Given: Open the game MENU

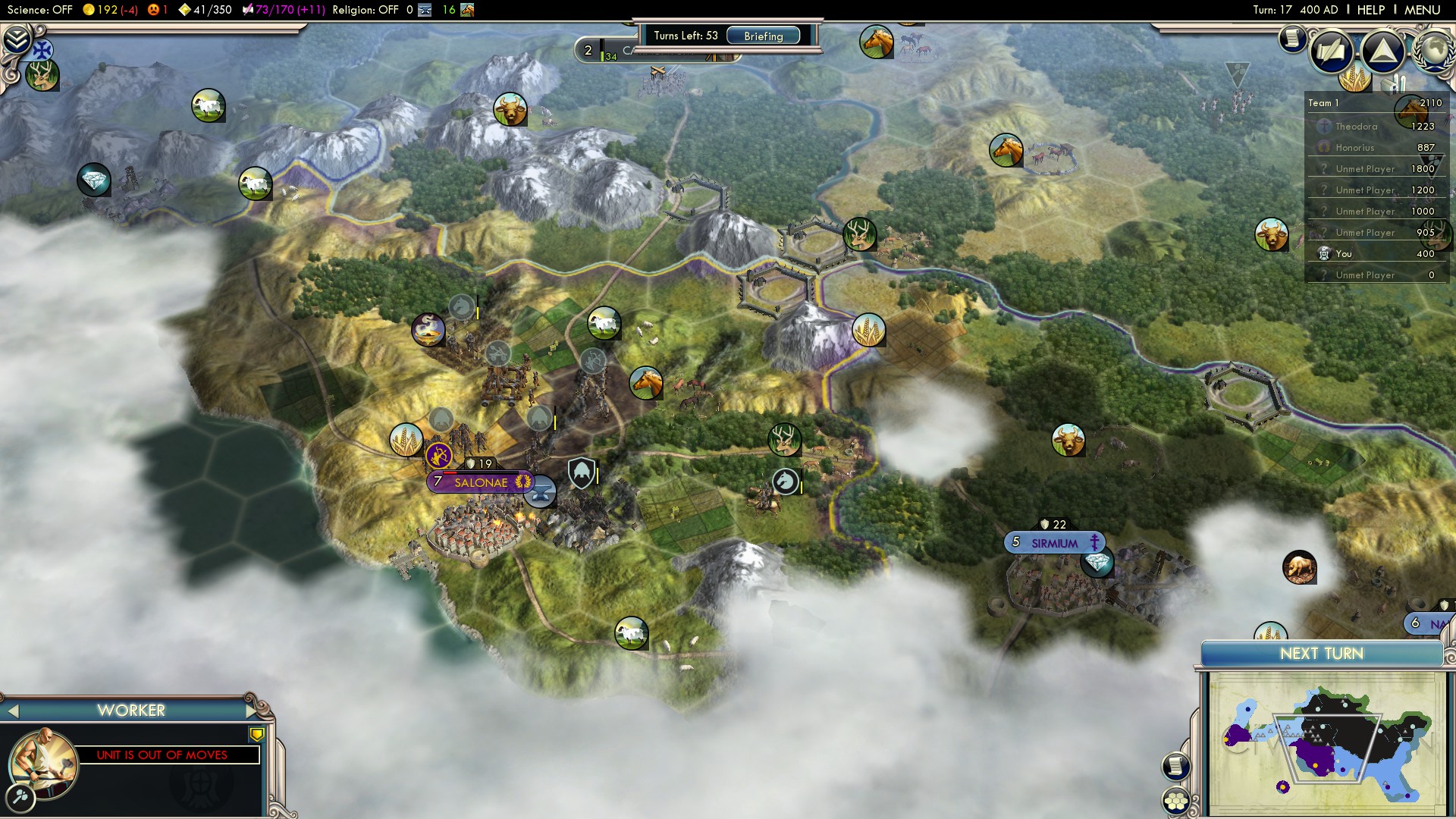Looking at the screenshot, I should (1422, 10).
